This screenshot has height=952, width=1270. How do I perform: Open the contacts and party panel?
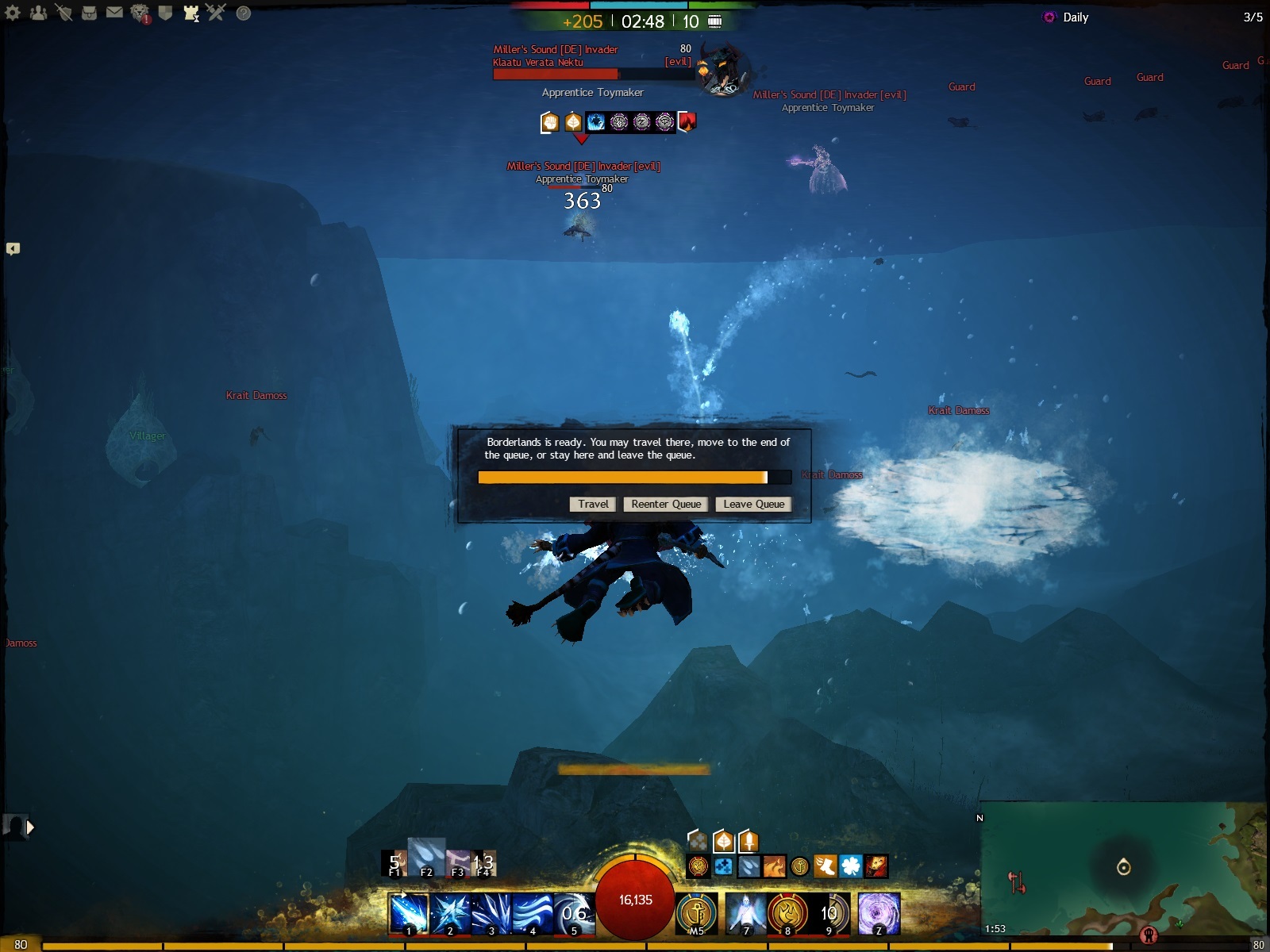(38, 13)
